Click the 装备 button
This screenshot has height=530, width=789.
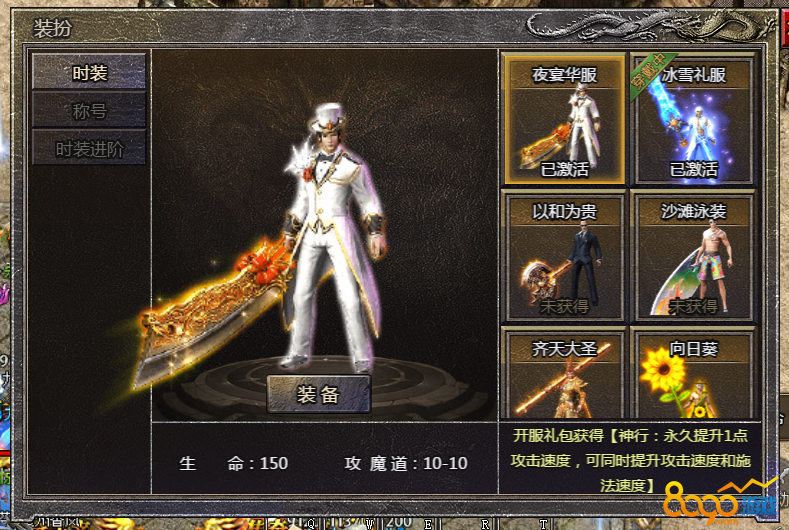[x=318, y=394]
